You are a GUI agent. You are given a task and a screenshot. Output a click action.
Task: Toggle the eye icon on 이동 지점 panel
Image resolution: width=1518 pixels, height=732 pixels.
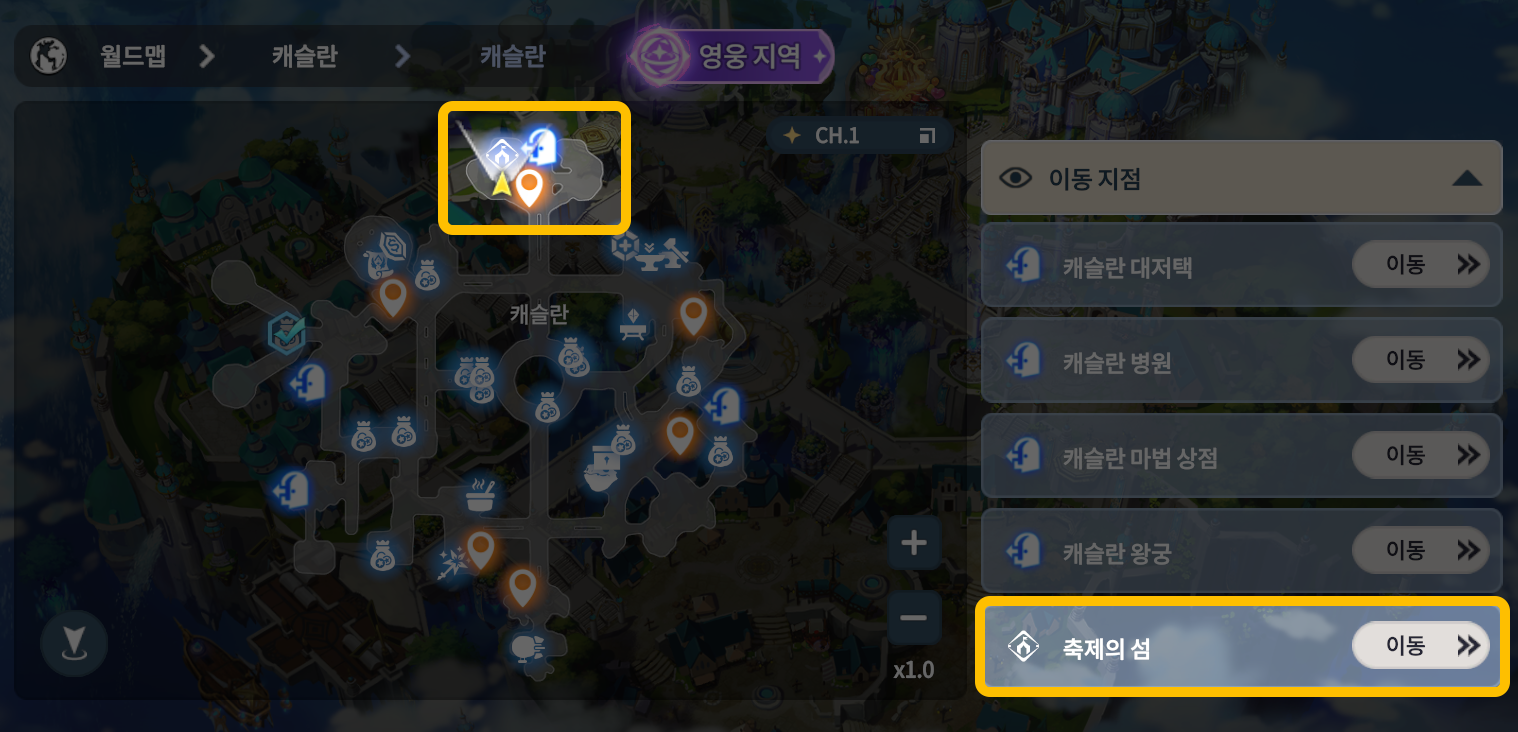coord(1017,177)
